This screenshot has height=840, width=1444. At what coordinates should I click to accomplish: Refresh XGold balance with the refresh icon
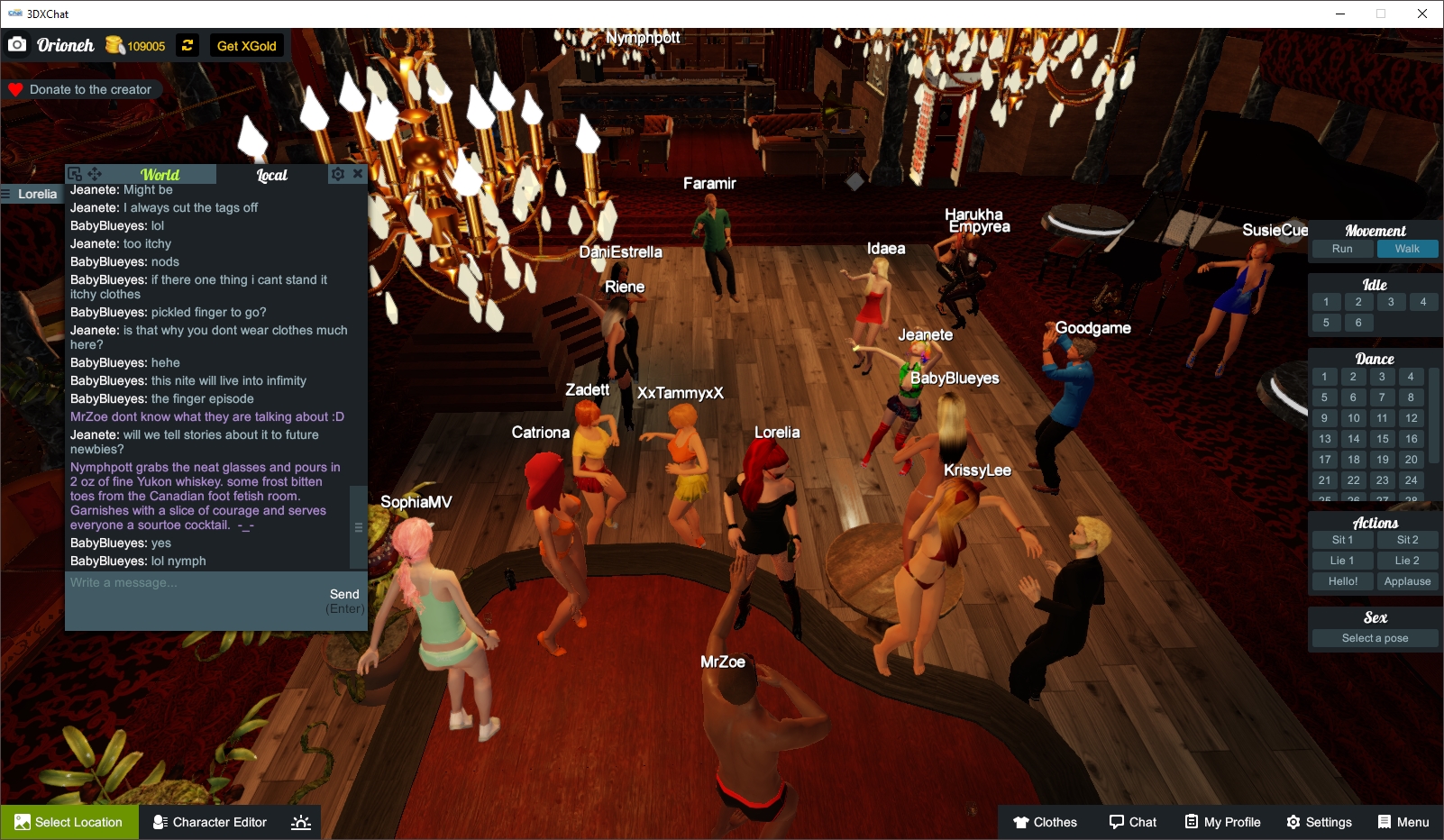point(187,45)
